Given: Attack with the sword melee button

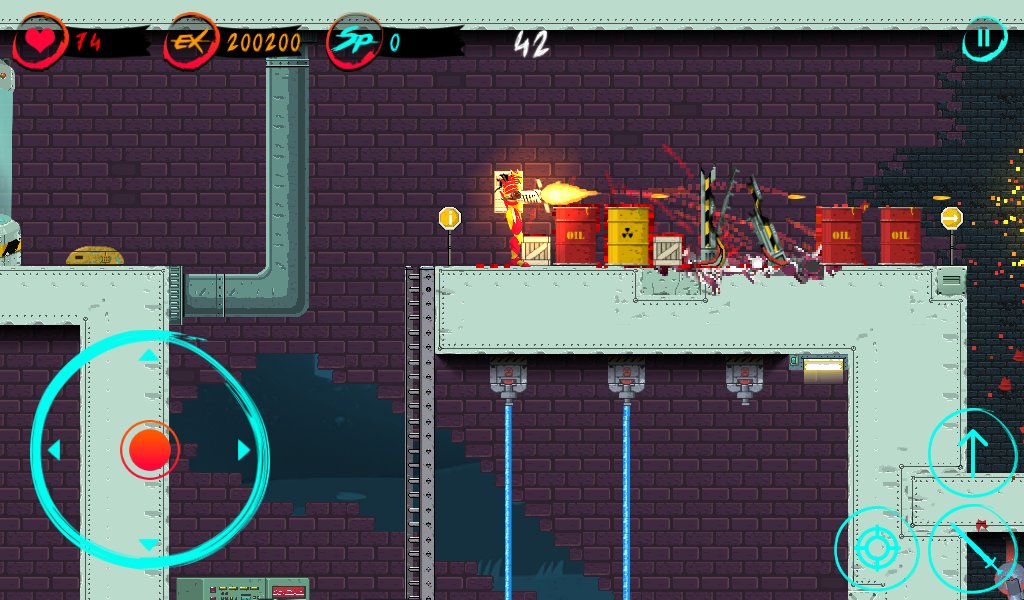Looking at the screenshot, I should [975, 548].
